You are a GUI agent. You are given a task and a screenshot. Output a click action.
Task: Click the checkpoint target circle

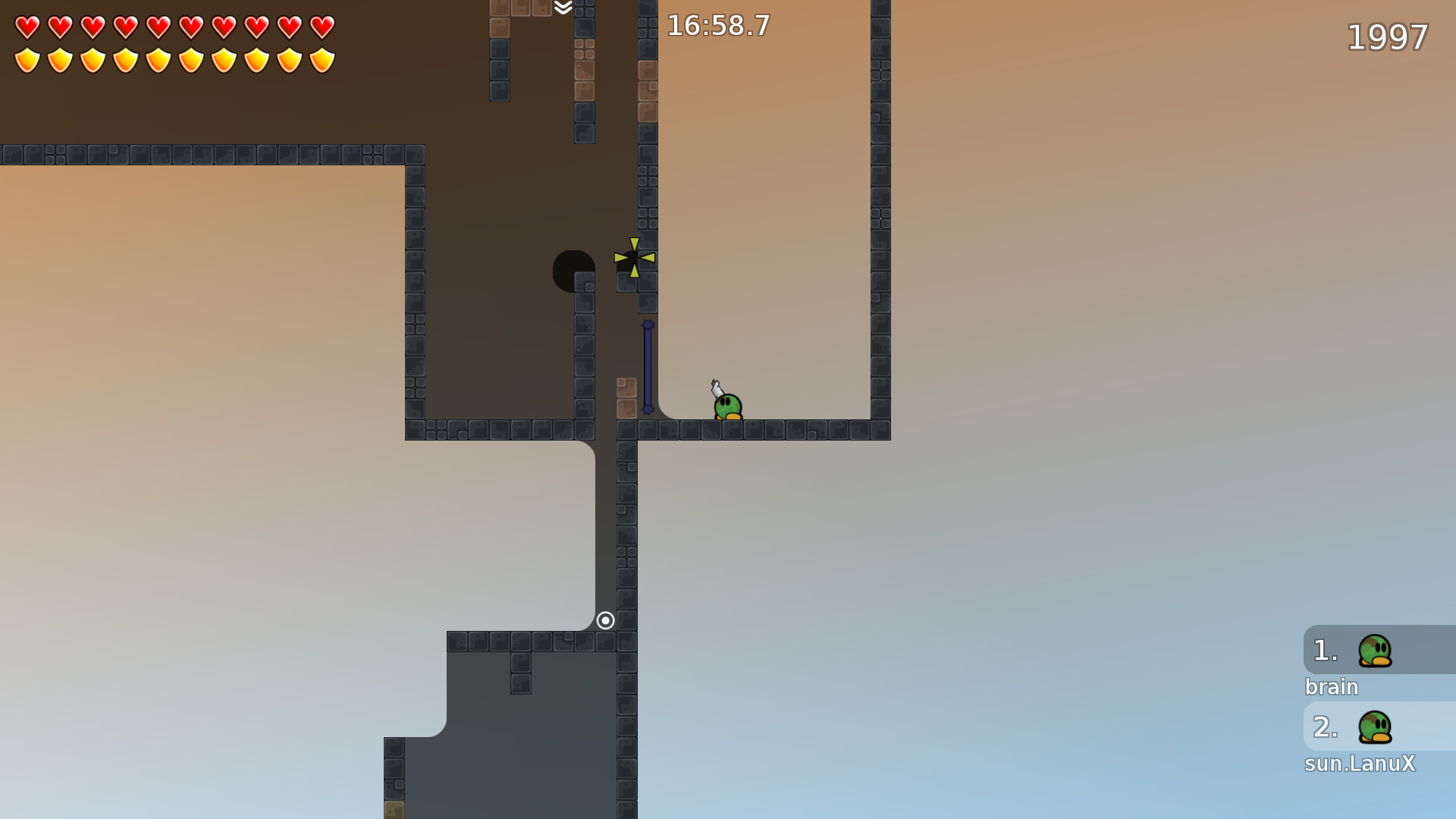(x=606, y=620)
